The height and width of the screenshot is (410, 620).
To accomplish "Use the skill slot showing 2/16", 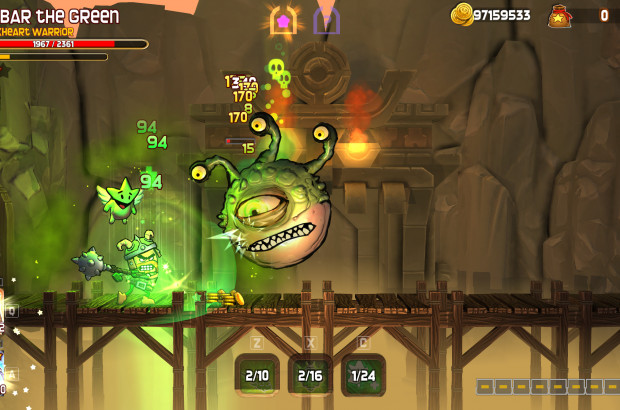I will point(311,375).
